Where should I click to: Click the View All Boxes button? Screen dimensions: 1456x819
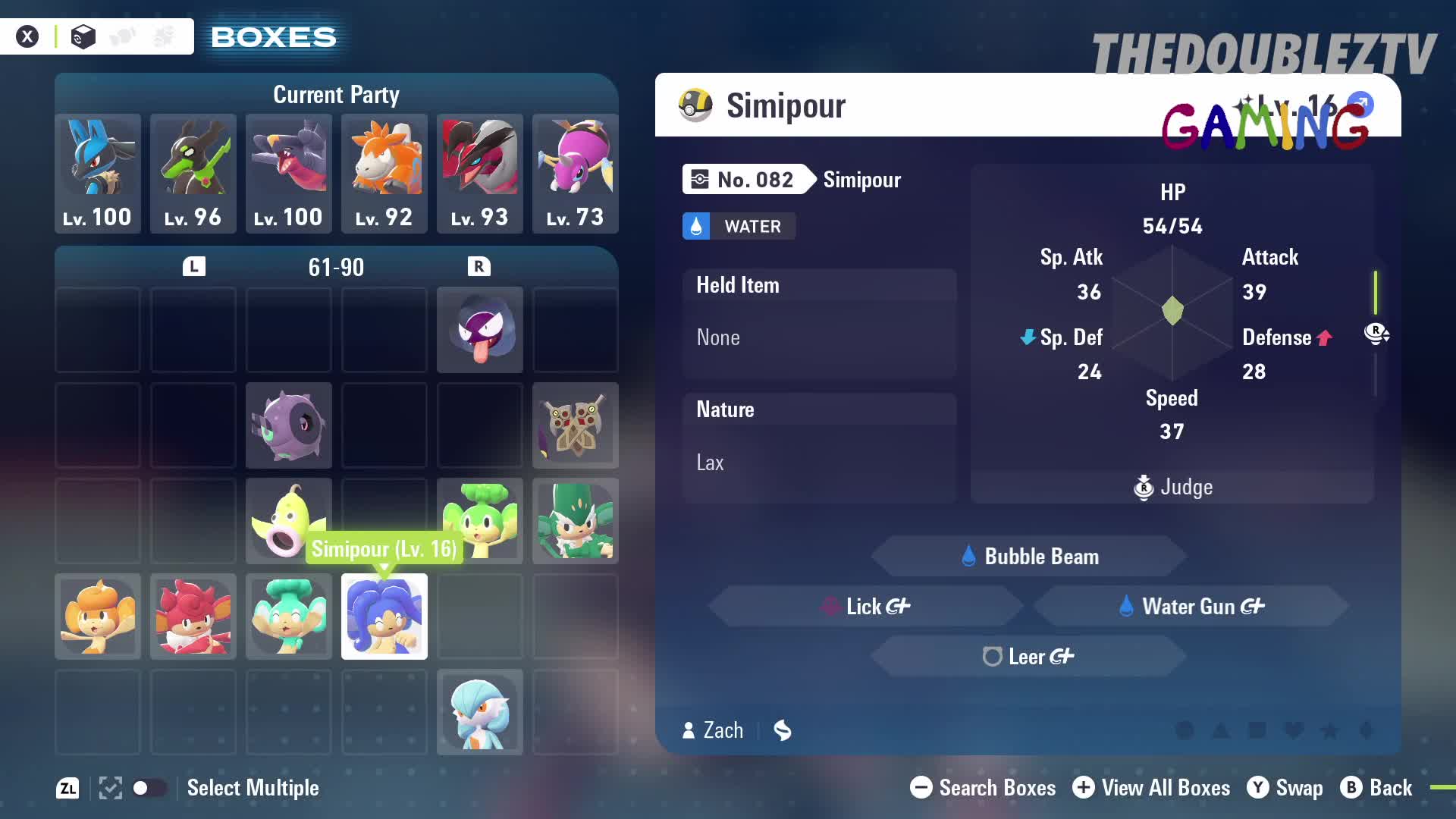click(1151, 788)
